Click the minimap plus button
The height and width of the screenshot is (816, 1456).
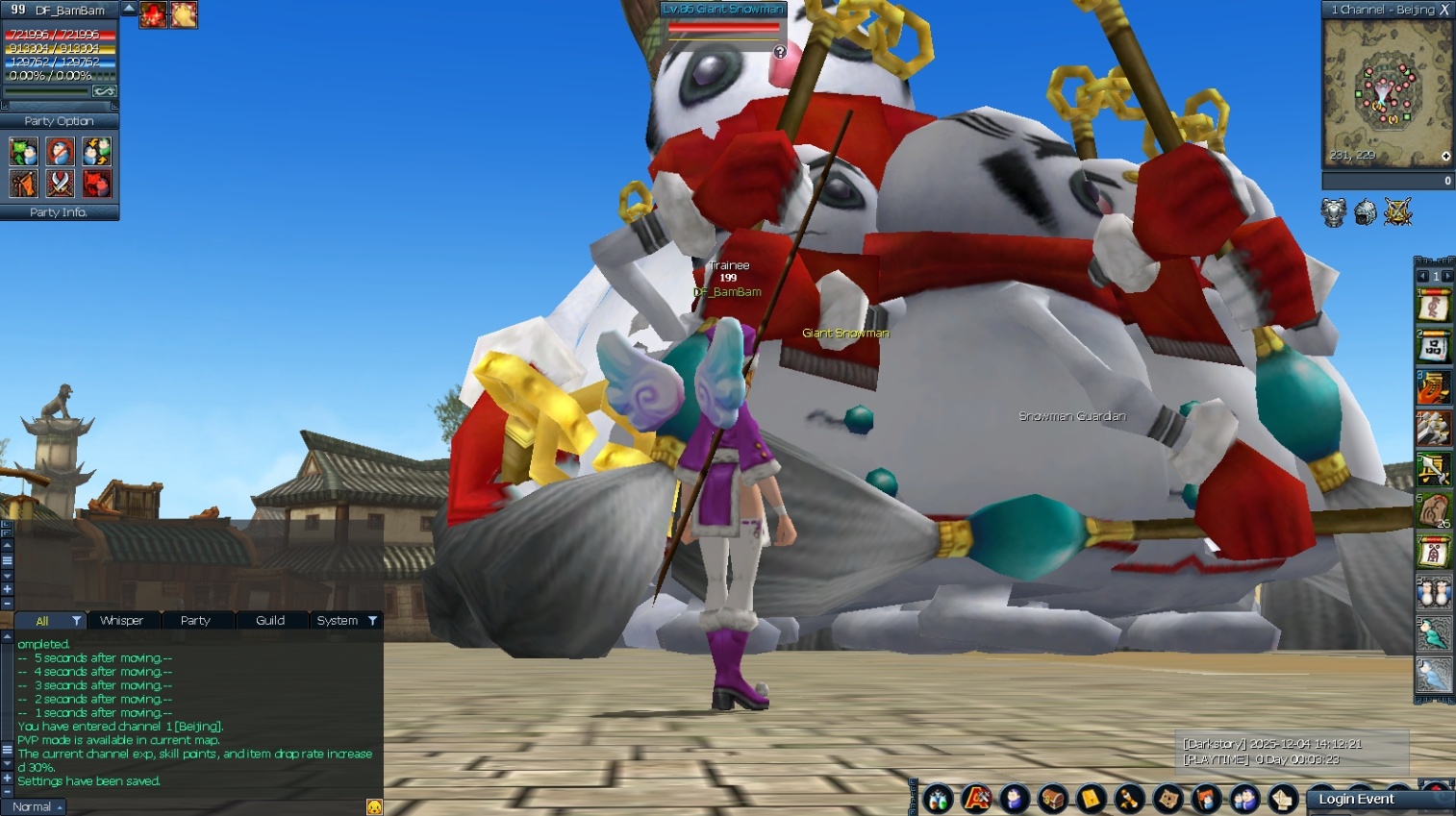pyautogui.click(x=1445, y=157)
